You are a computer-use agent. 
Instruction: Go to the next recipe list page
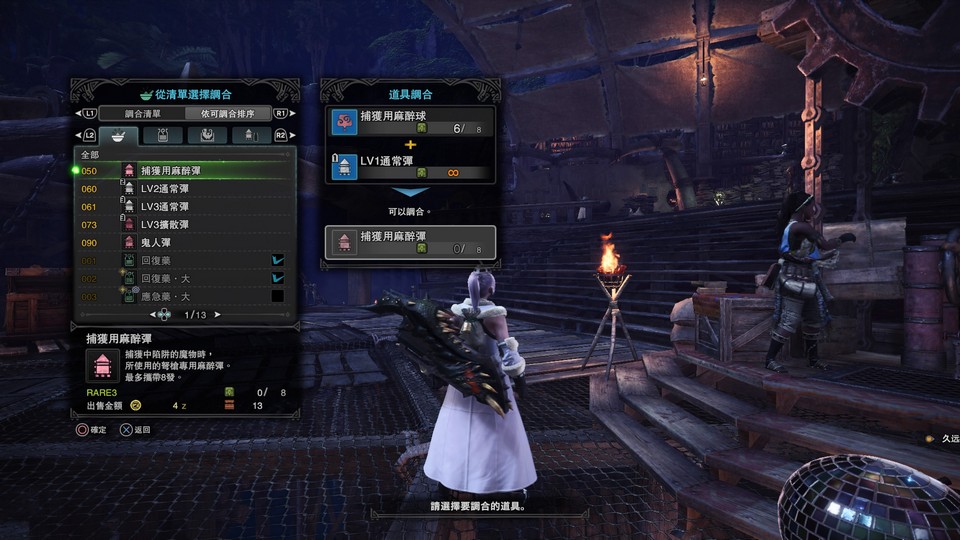218,315
